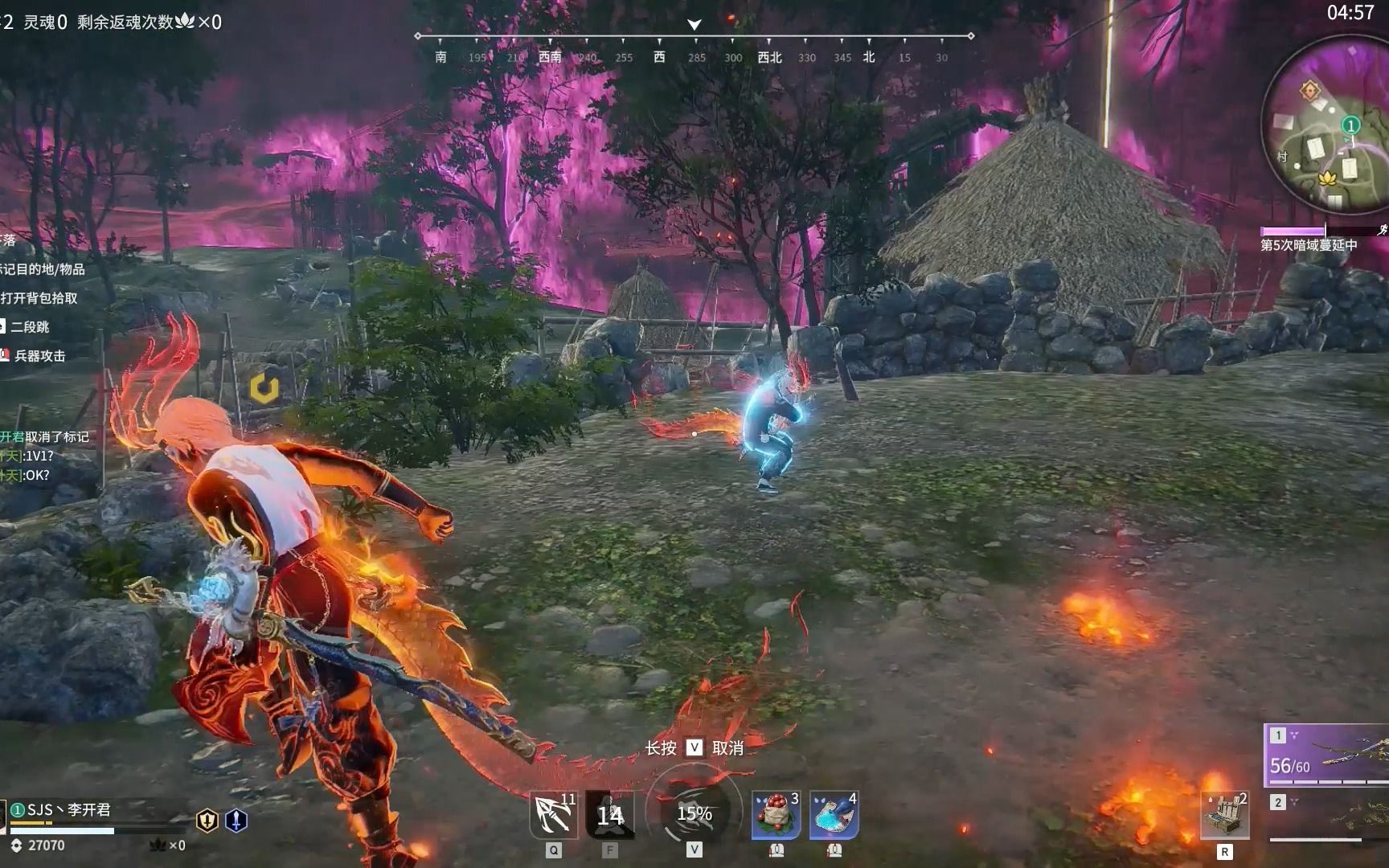Click the golden lotus marker on minimap
This screenshot has height=868, width=1389.
1327,177
